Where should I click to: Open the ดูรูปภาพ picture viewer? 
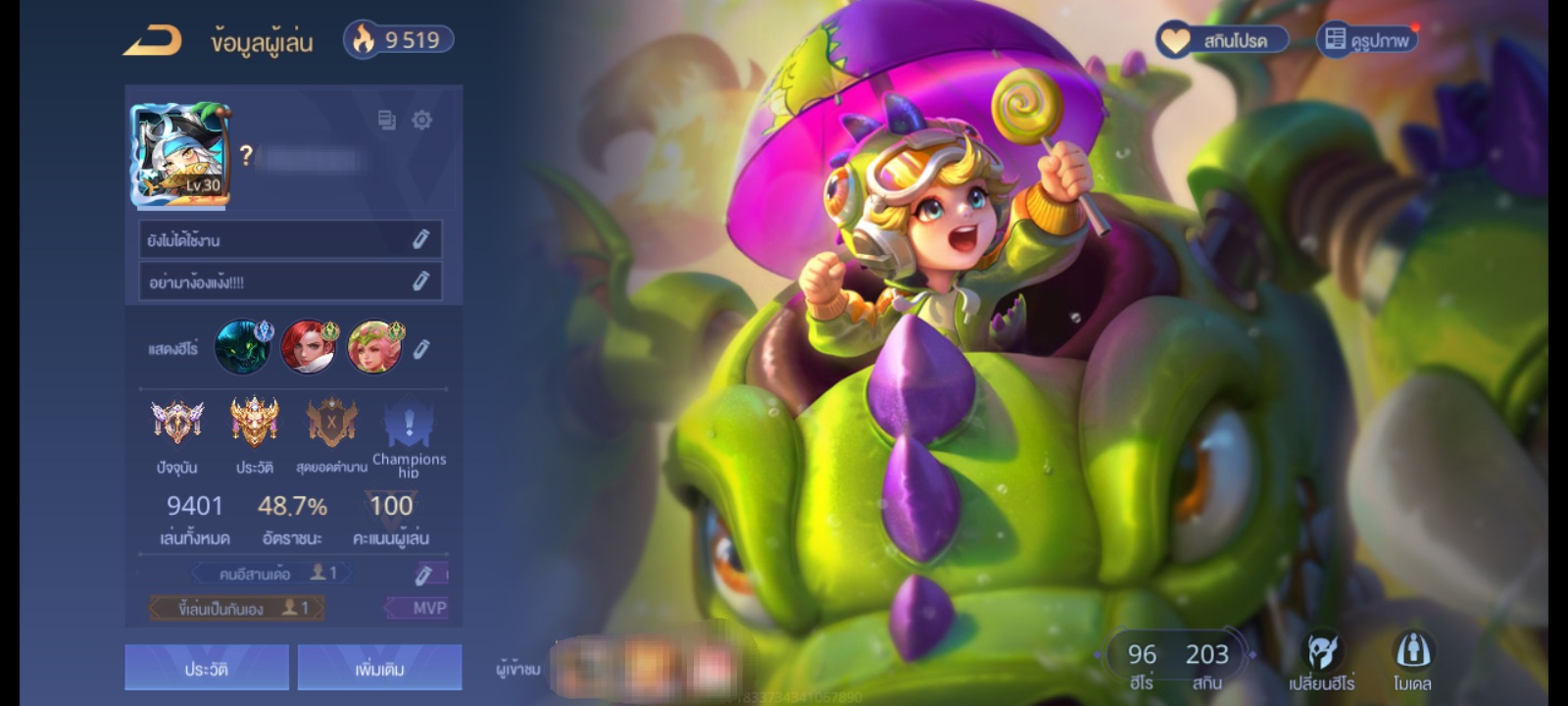click(x=1367, y=40)
